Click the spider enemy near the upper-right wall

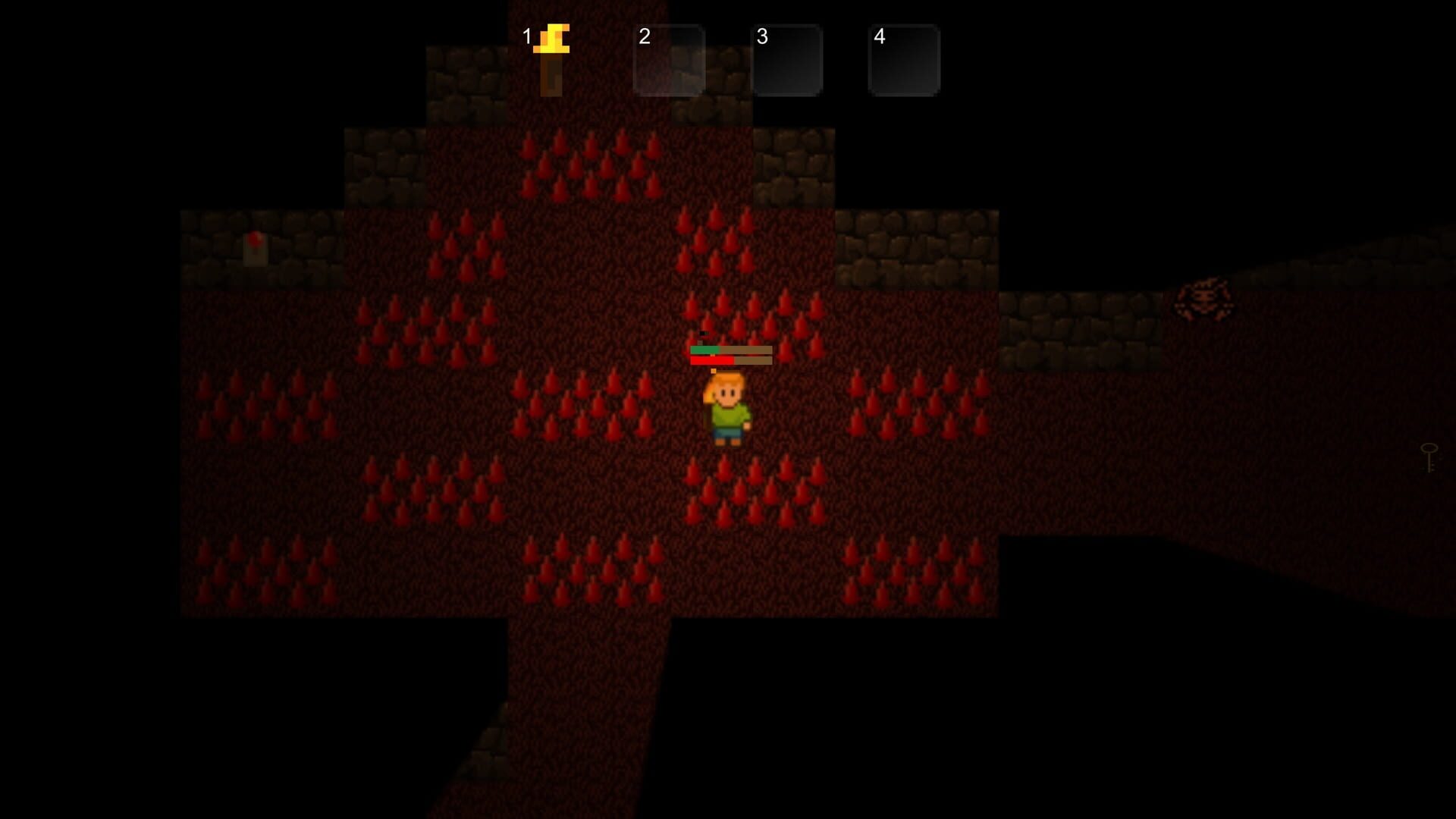[x=1206, y=298]
